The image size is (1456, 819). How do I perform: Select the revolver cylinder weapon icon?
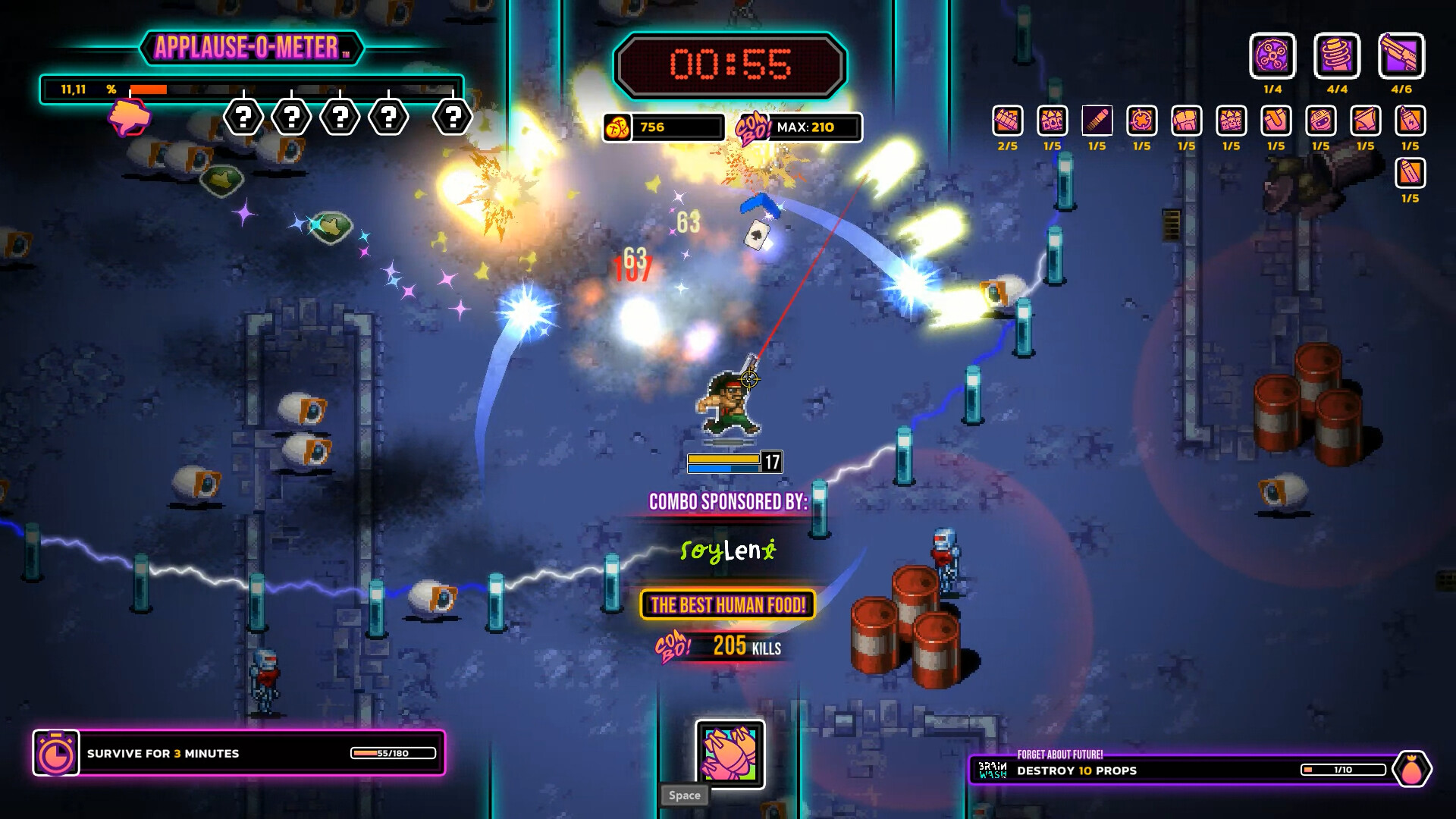click(x=1272, y=56)
